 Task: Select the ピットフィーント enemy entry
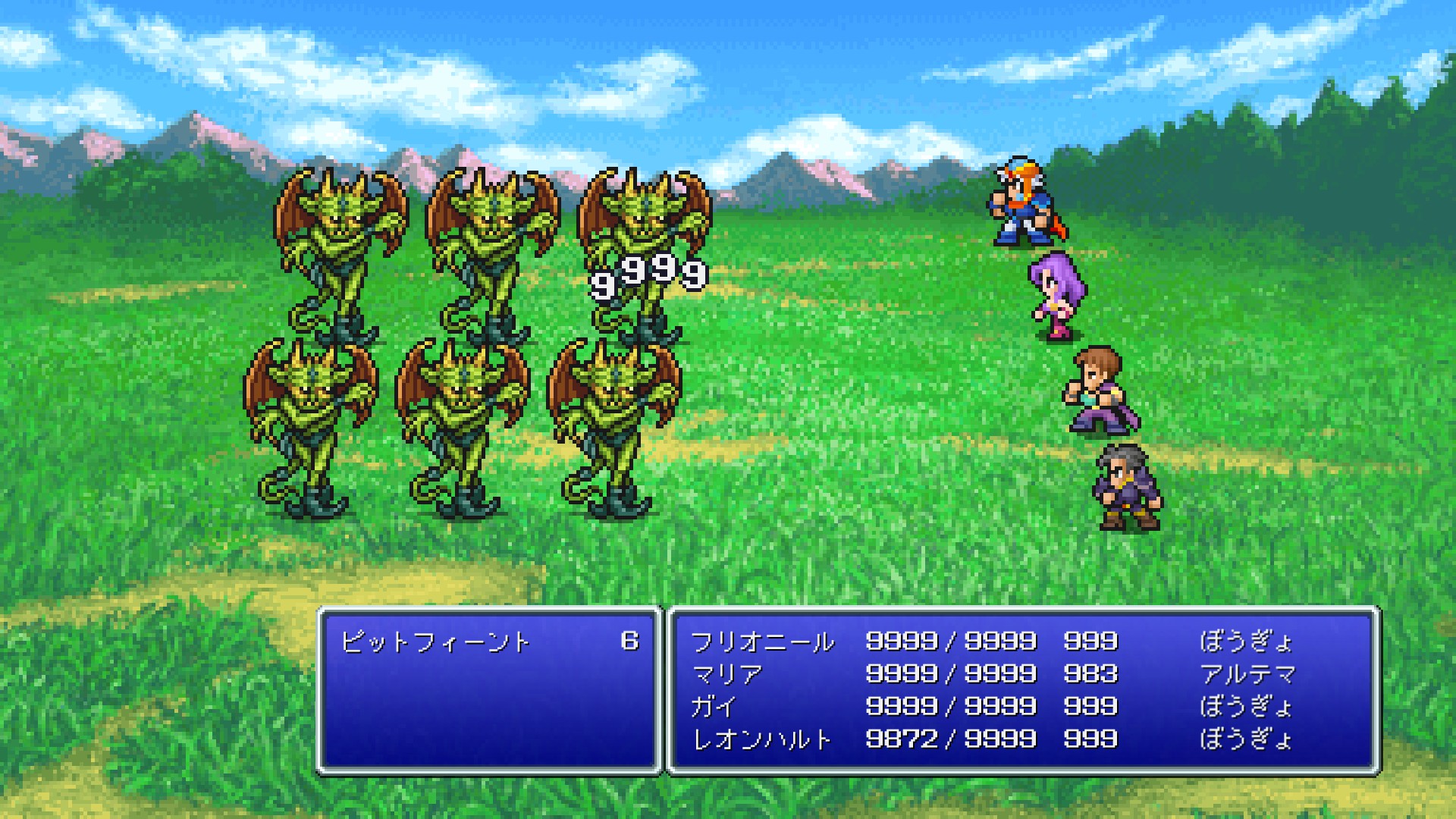(435, 642)
